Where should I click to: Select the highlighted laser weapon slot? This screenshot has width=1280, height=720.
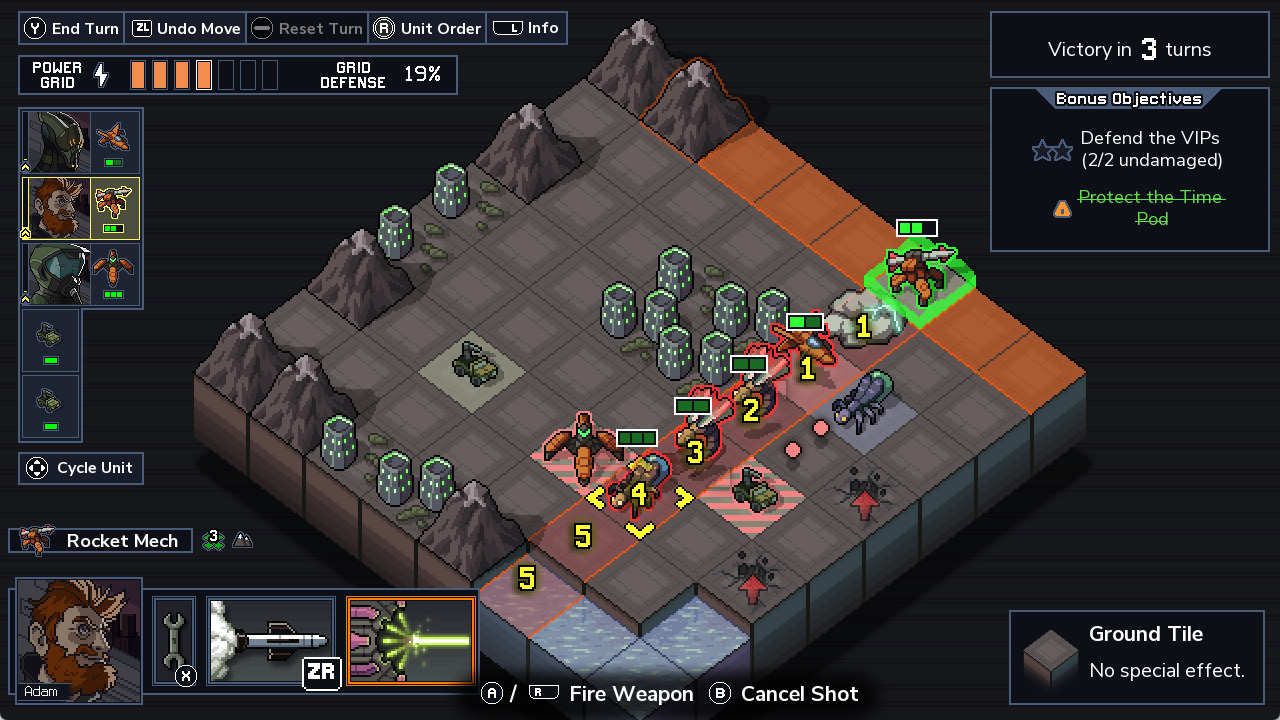click(410, 640)
